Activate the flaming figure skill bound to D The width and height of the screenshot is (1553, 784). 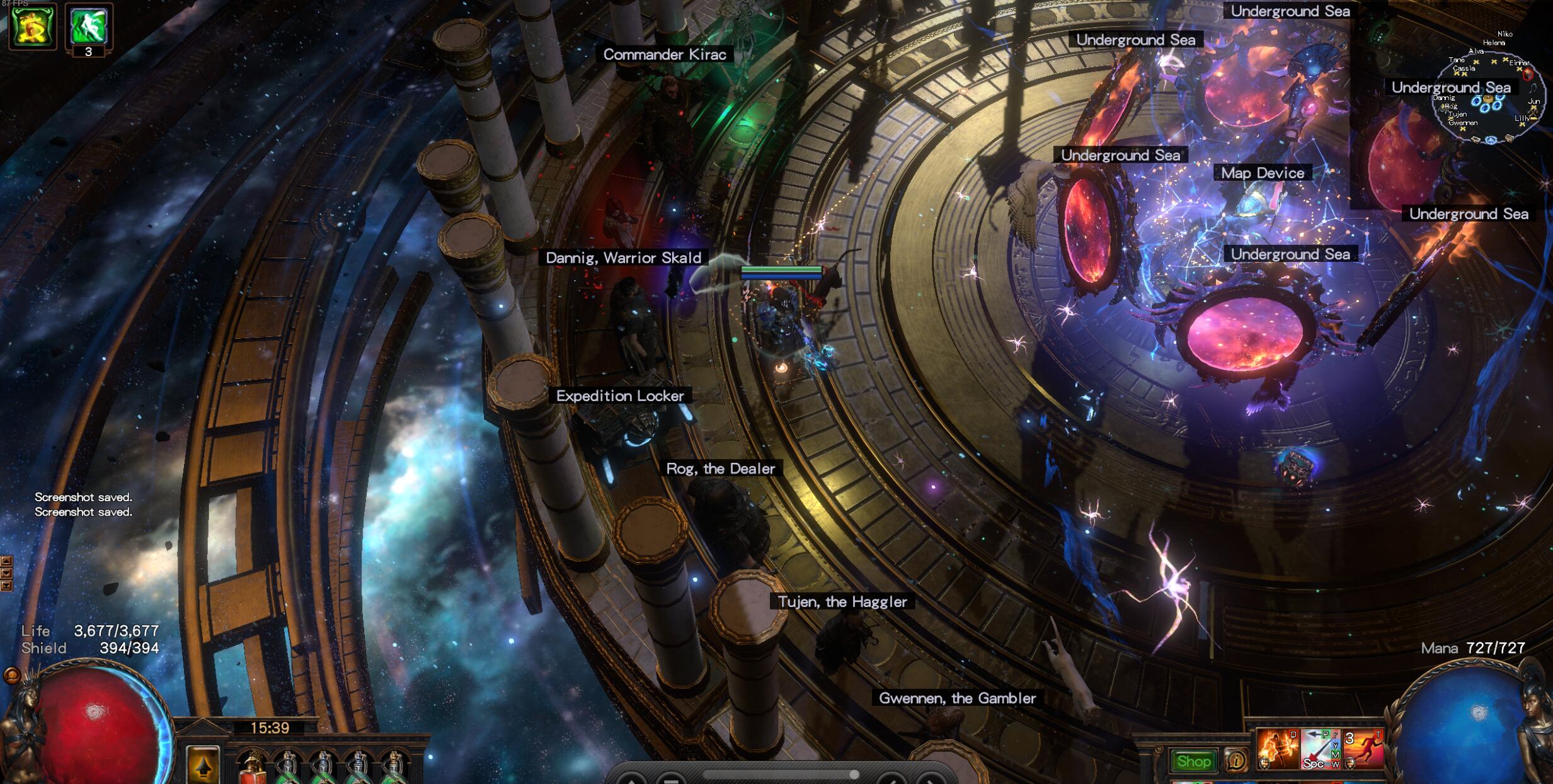[1278, 749]
